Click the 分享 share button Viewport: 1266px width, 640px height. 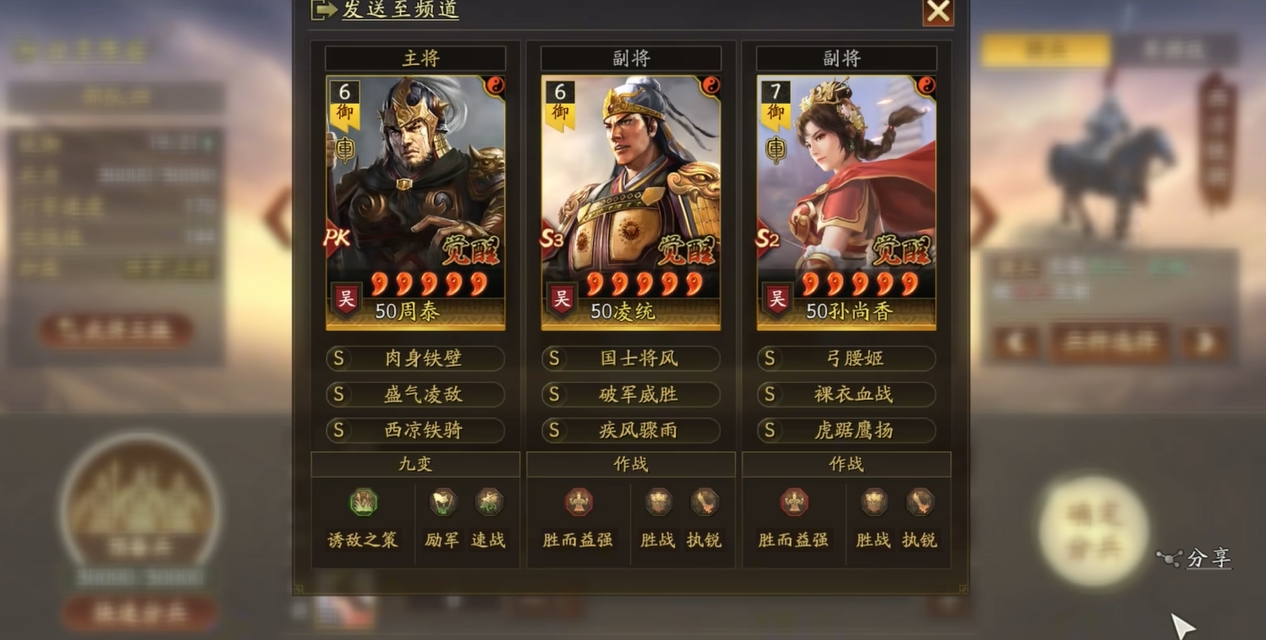pyautogui.click(x=1196, y=559)
